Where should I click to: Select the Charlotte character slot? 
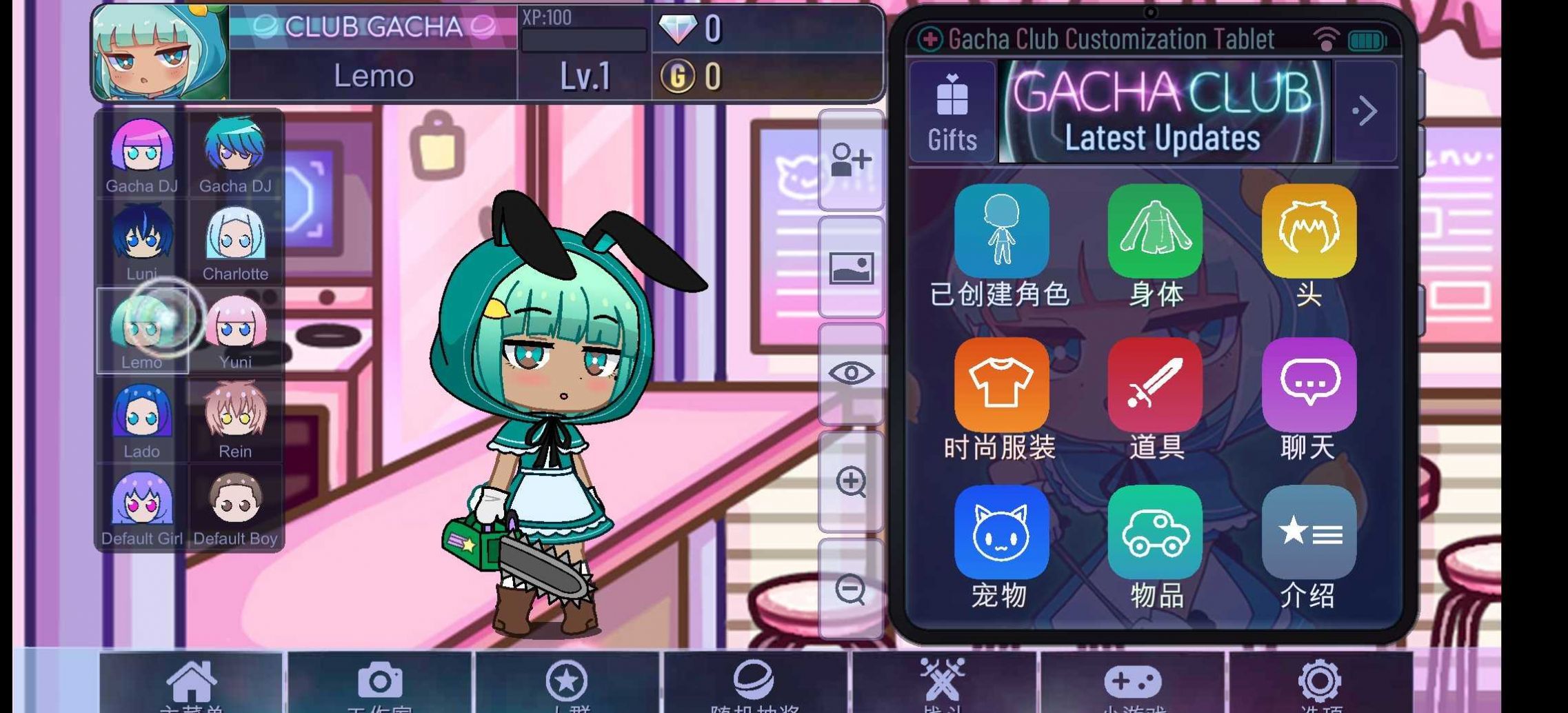(235, 243)
